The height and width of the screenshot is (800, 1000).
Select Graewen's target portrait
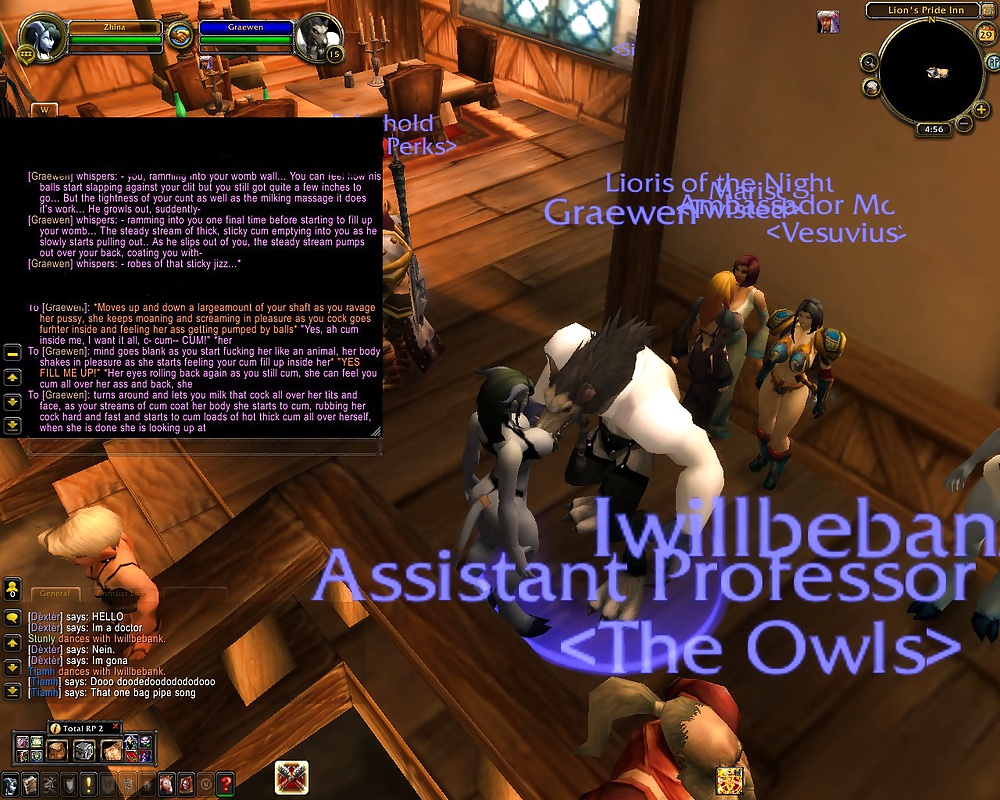317,36
